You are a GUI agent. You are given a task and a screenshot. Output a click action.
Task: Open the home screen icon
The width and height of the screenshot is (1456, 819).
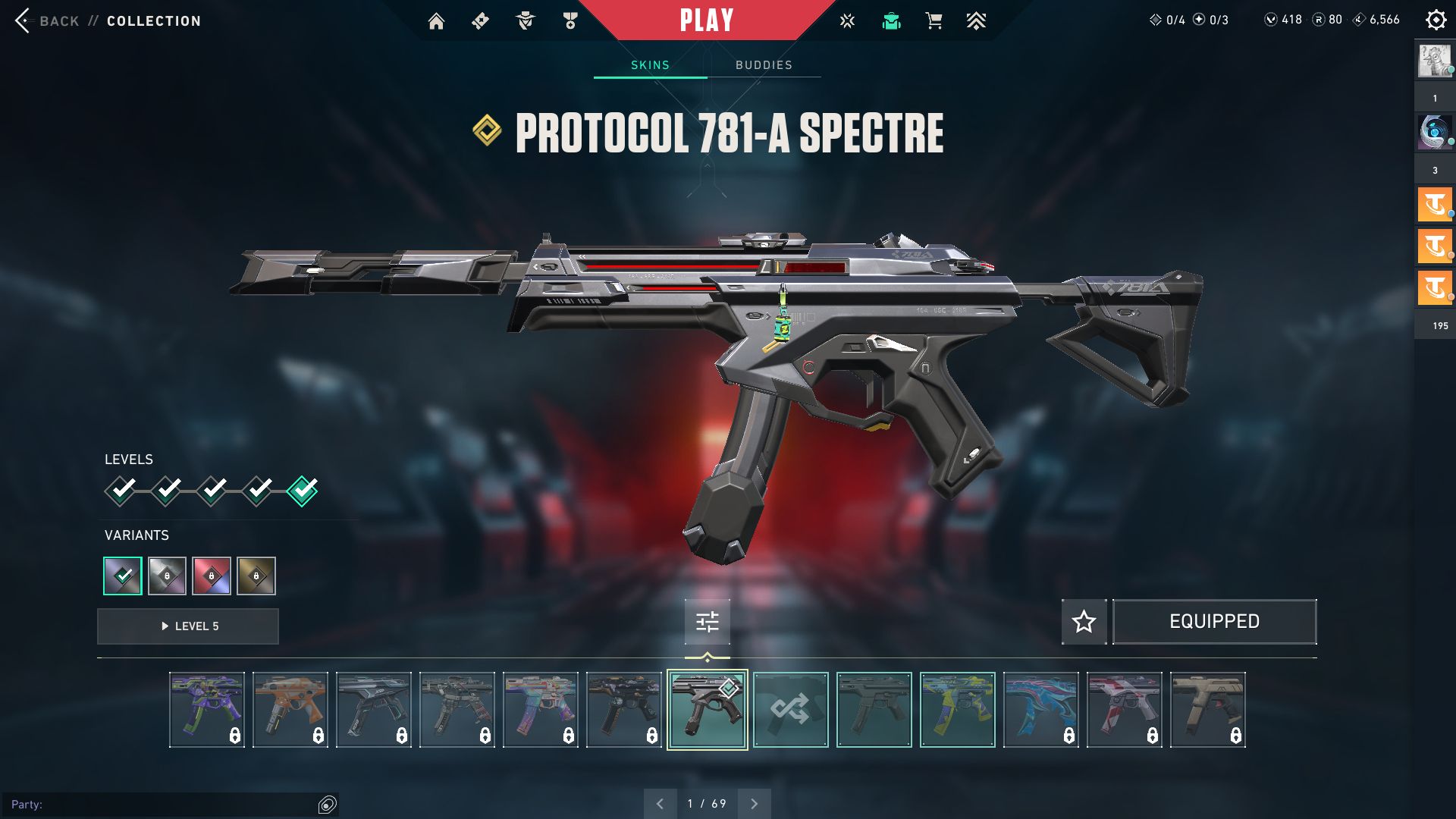tap(436, 21)
